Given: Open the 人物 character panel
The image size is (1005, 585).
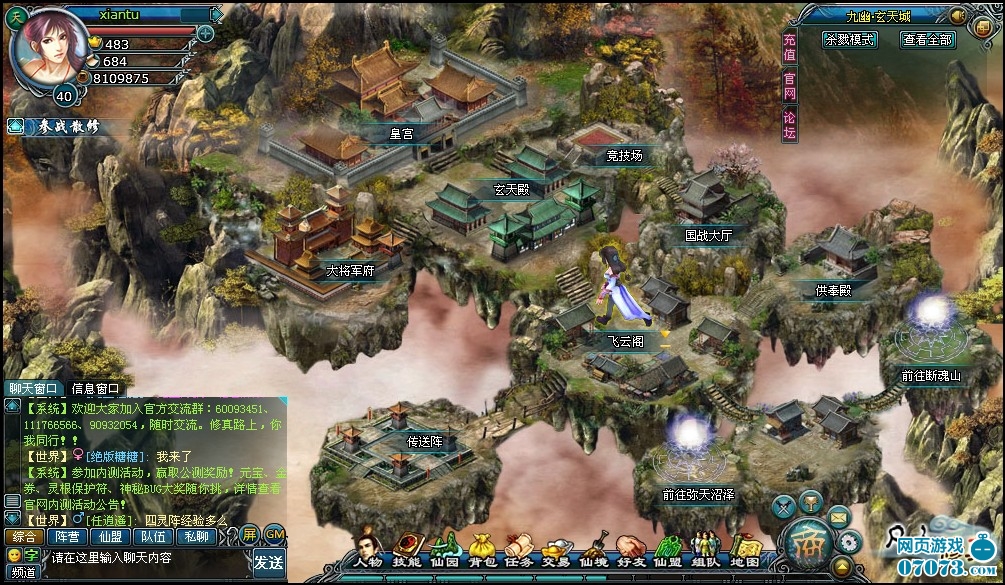Looking at the screenshot, I should click(368, 549).
